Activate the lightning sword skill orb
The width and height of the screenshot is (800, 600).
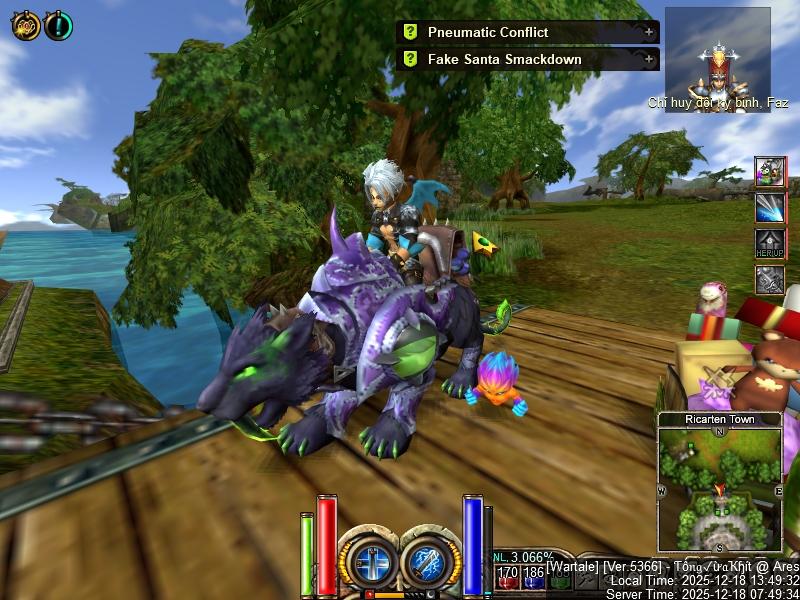coord(430,558)
